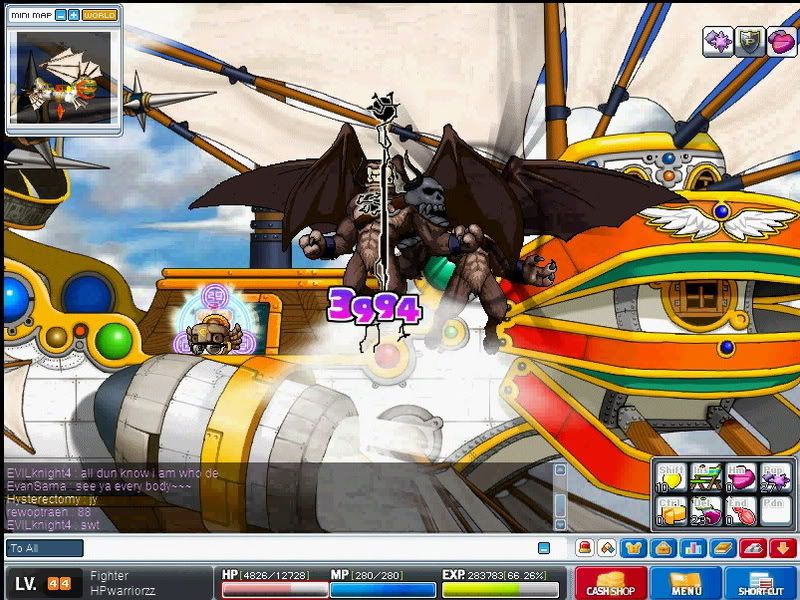
Task: Click the minimap plus button
Action: tap(74, 15)
